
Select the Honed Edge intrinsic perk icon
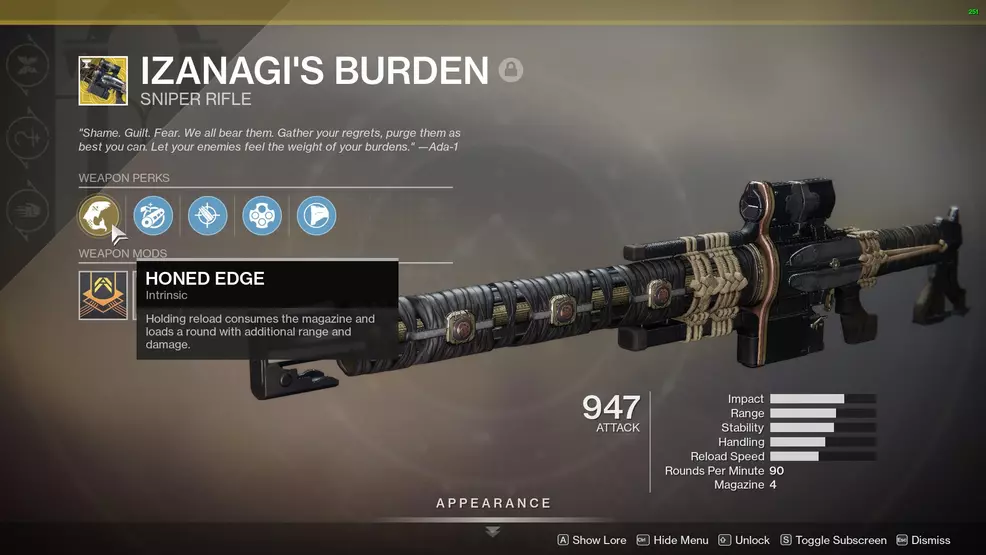pos(99,215)
